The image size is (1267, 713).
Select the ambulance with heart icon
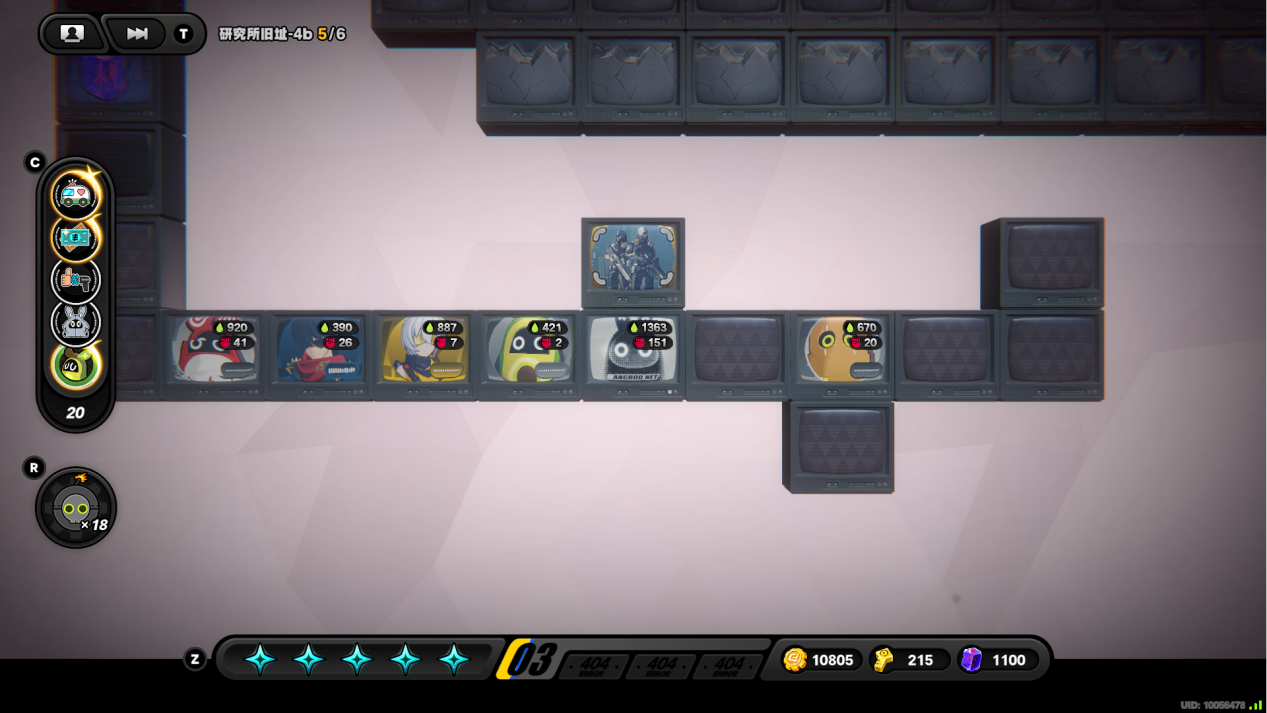point(76,194)
